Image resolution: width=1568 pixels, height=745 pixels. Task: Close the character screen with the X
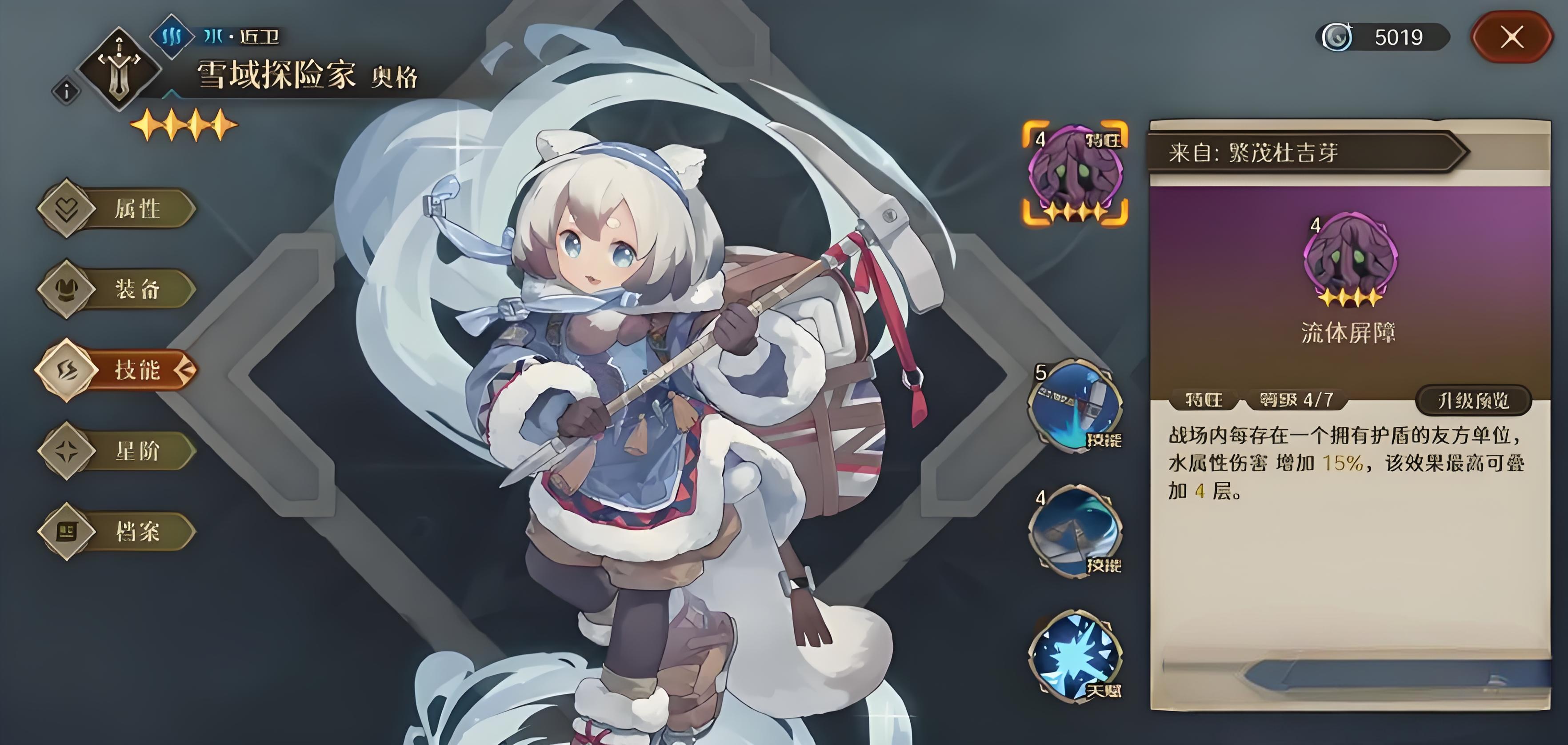(x=1512, y=38)
